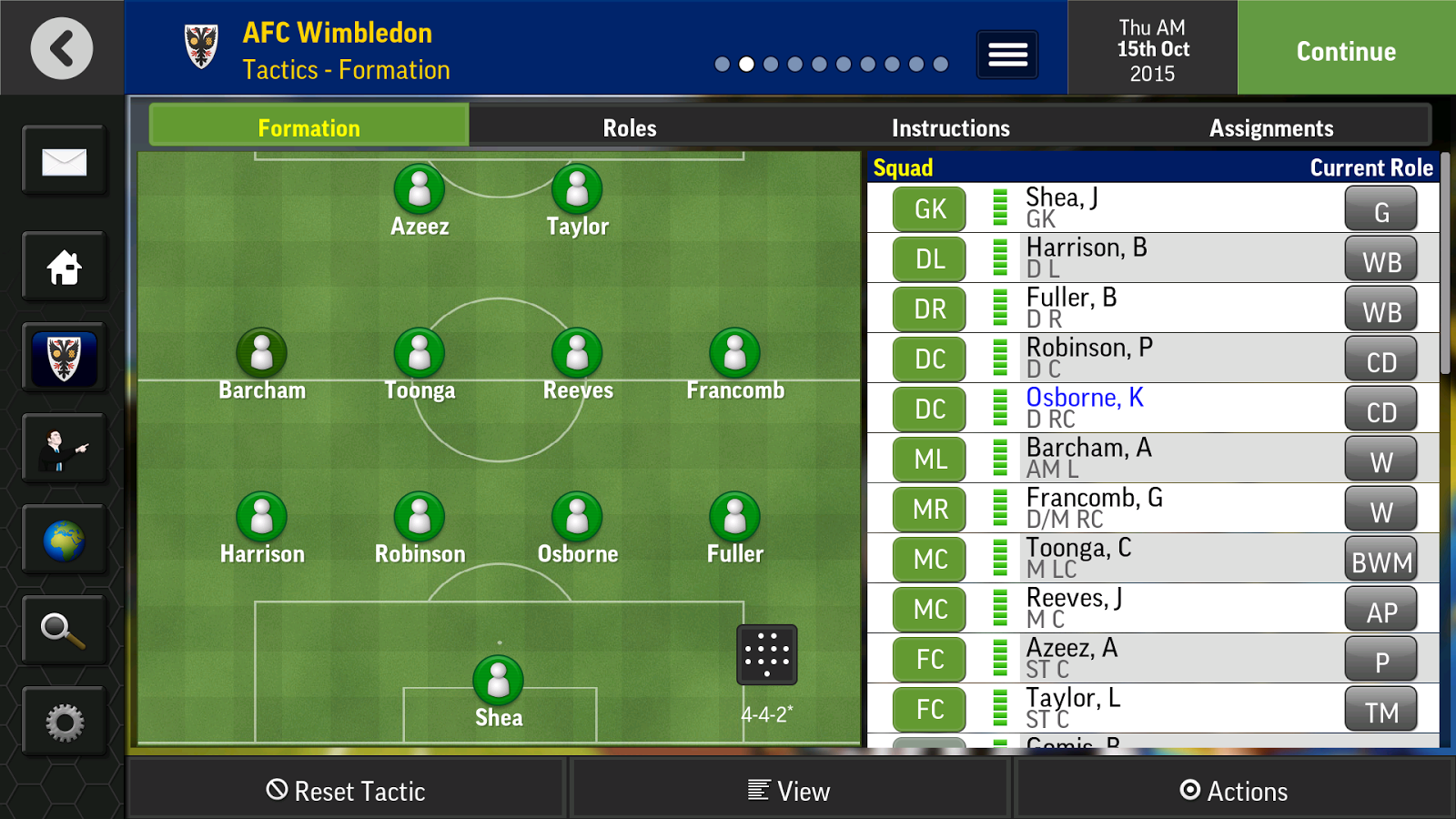The width and height of the screenshot is (1456, 819).
Task: Click Reset Tactic
Action: [x=347, y=790]
